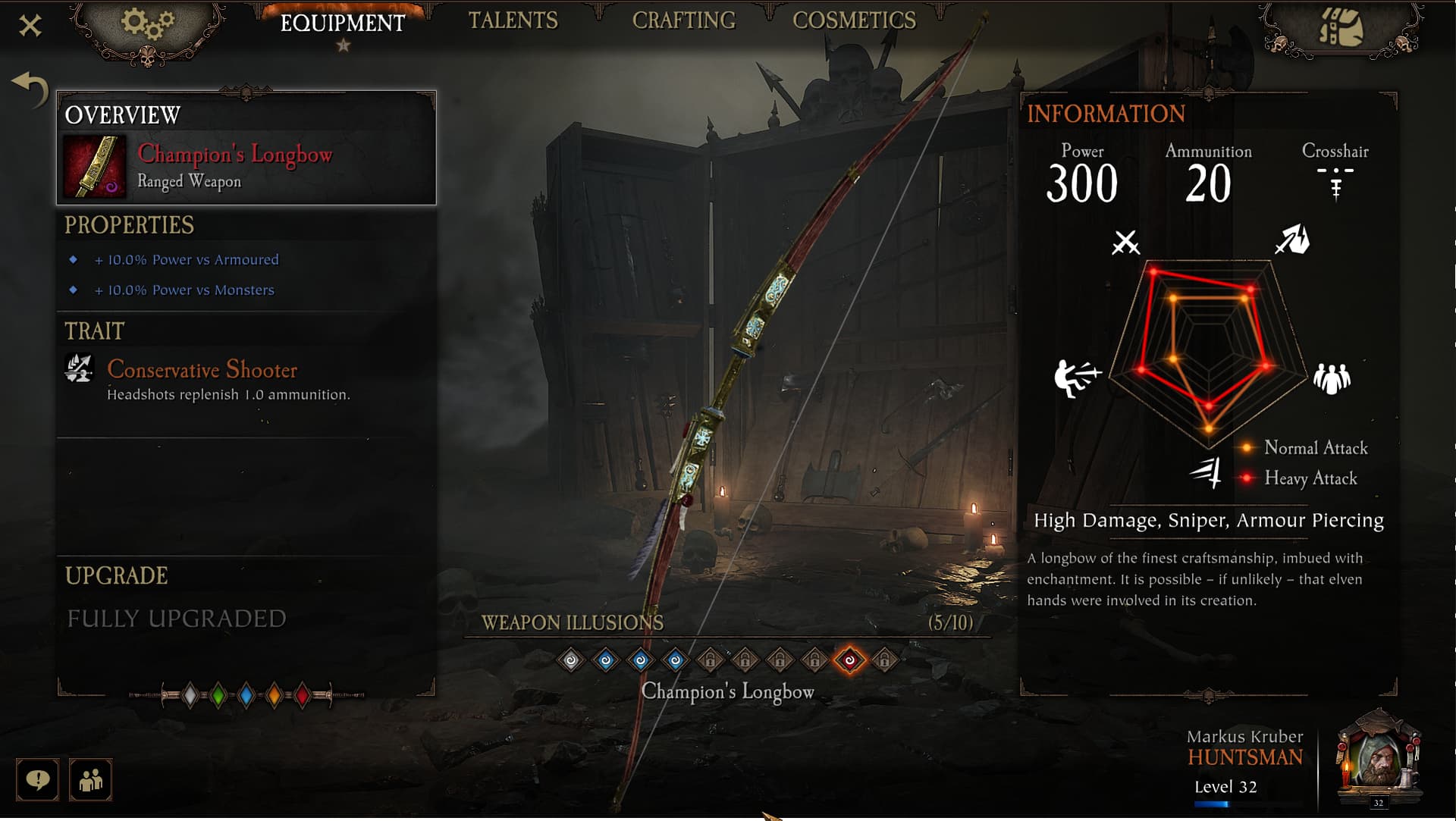Switch to the Talents tab
This screenshot has width=1456, height=821.
(x=513, y=20)
